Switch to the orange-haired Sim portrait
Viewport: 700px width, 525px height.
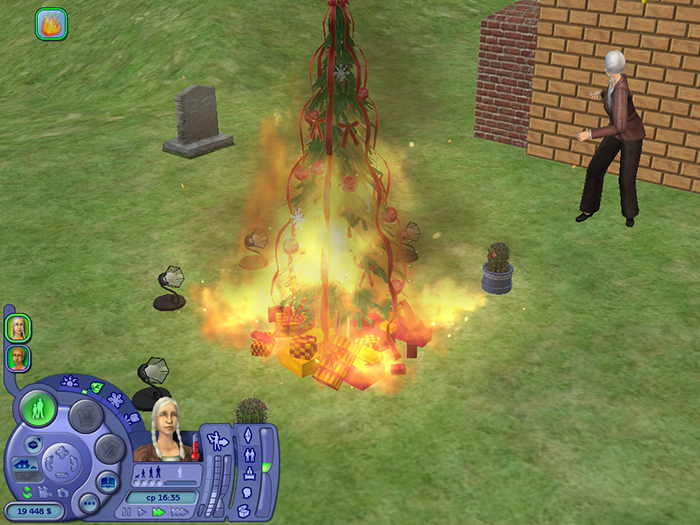[18, 358]
